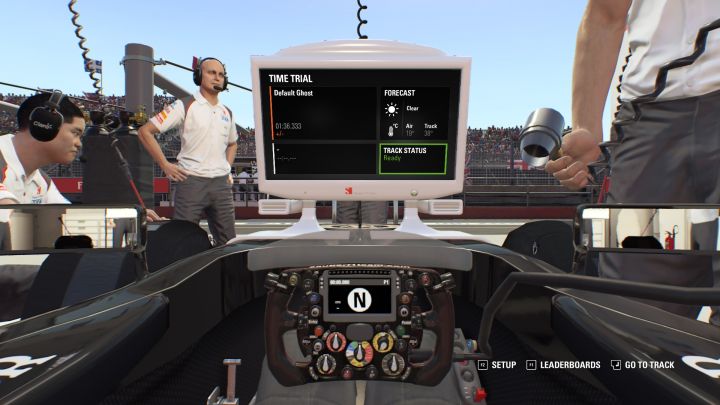This screenshot has height=405, width=720.
Task: Choose Go To Track
Action: click(649, 365)
